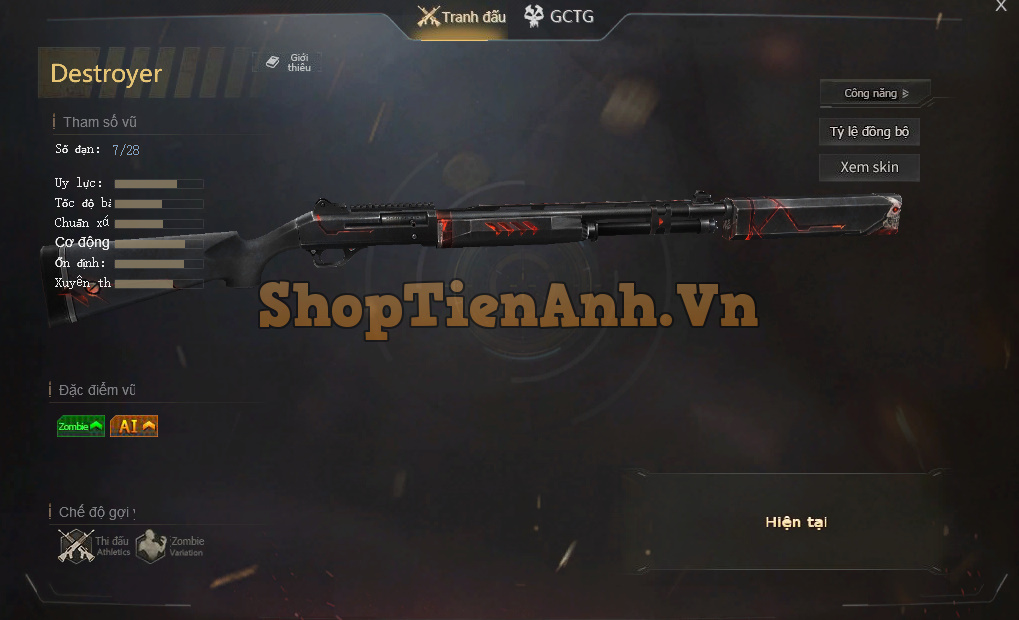1019x620 pixels.
Task: Close the weapon details window
Action: click(1001, 6)
